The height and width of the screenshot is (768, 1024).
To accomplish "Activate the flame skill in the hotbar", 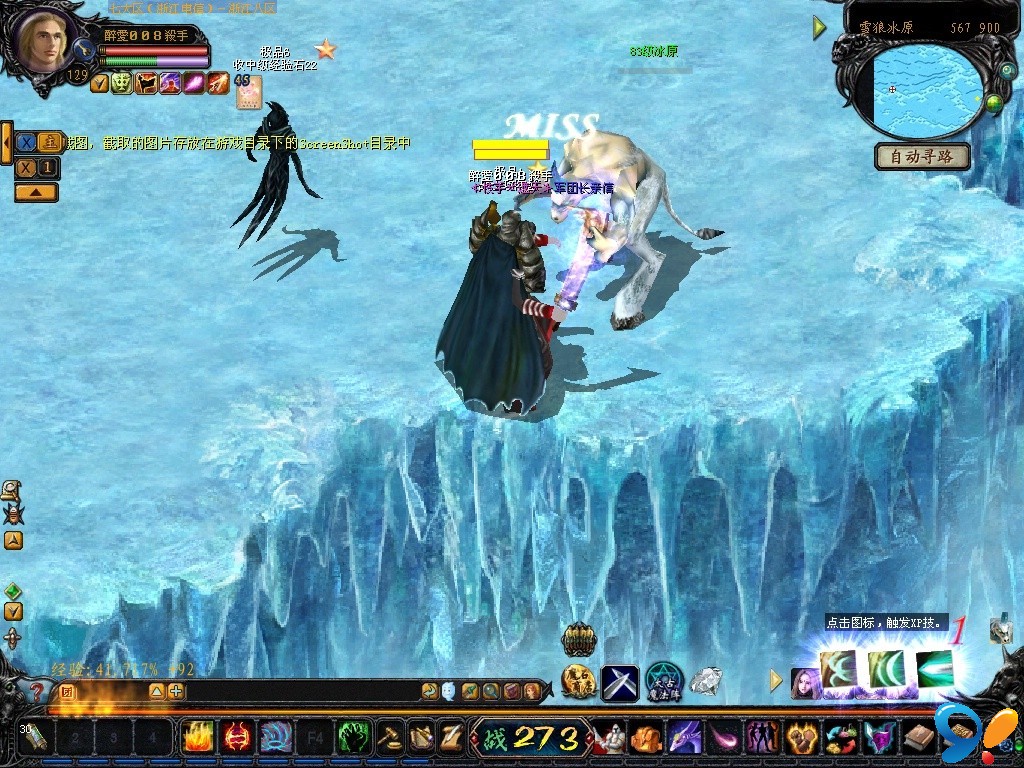I will (x=197, y=738).
